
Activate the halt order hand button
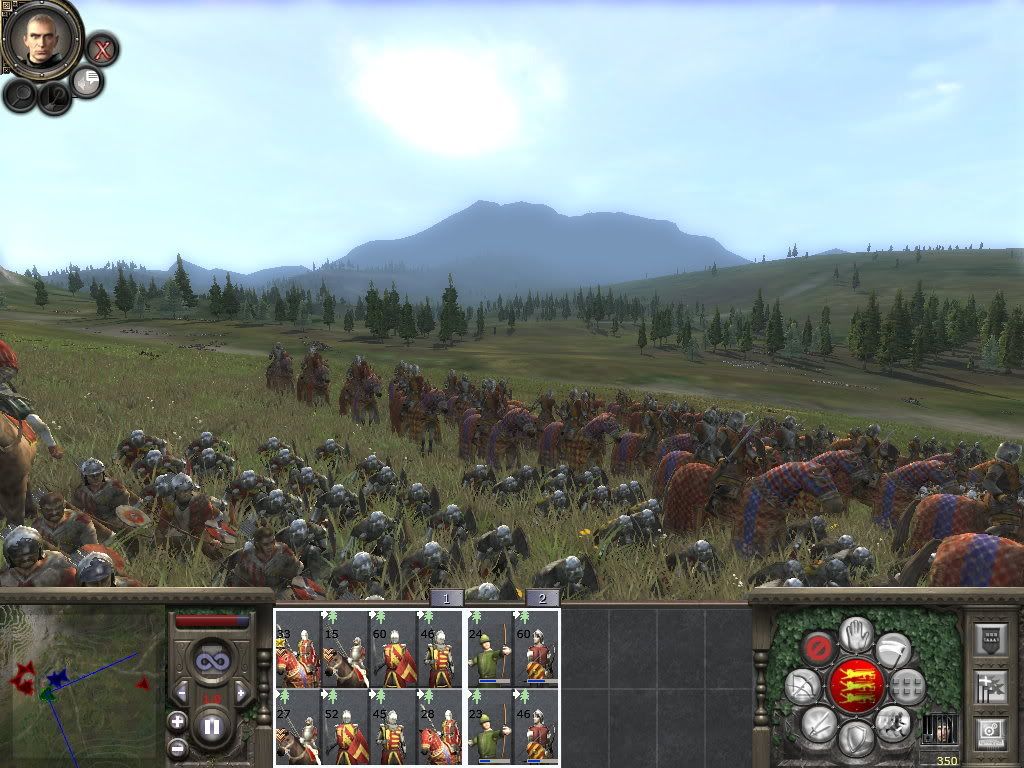[x=855, y=633]
